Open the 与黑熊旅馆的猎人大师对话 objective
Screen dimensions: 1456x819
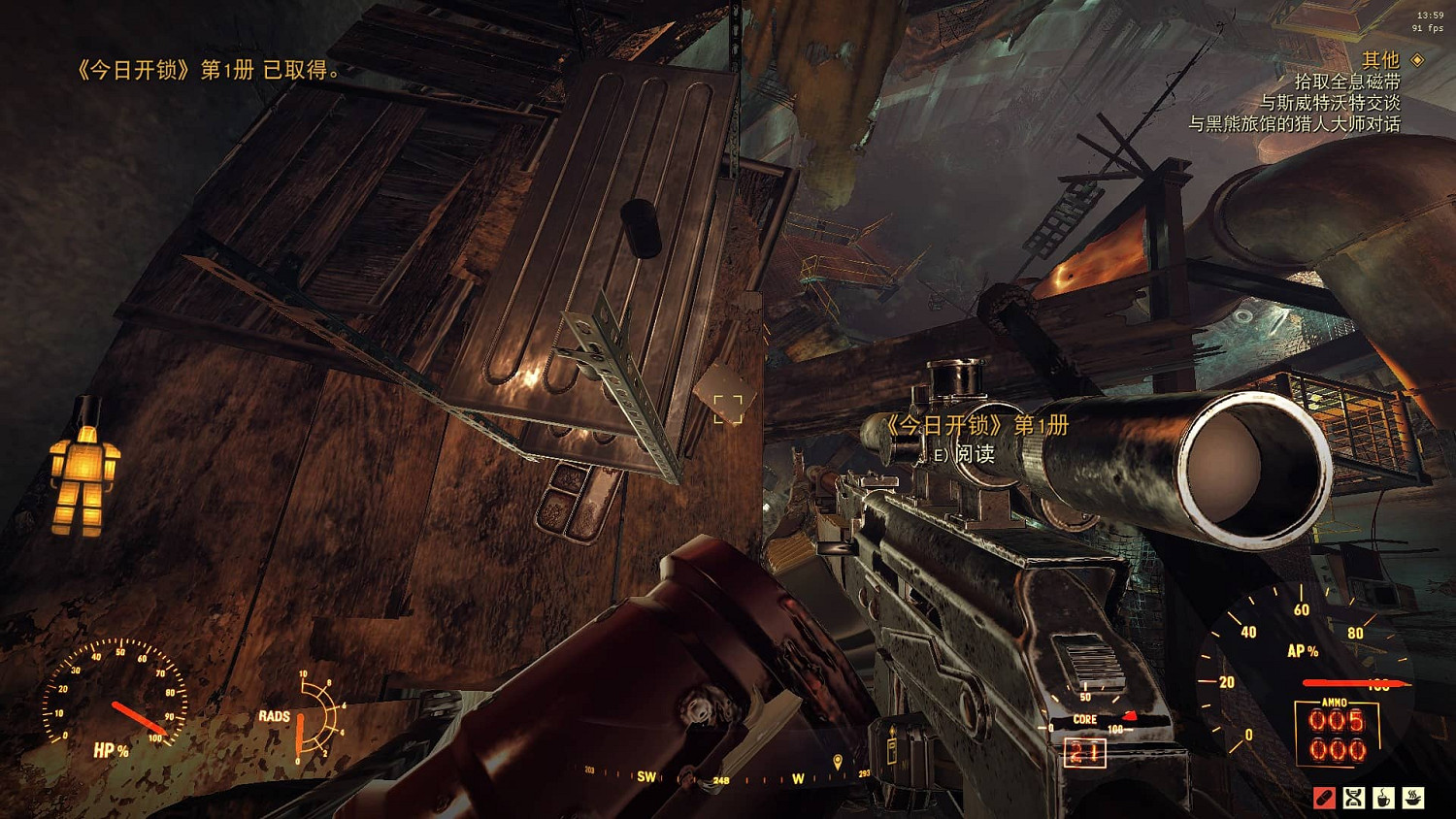tap(1294, 124)
